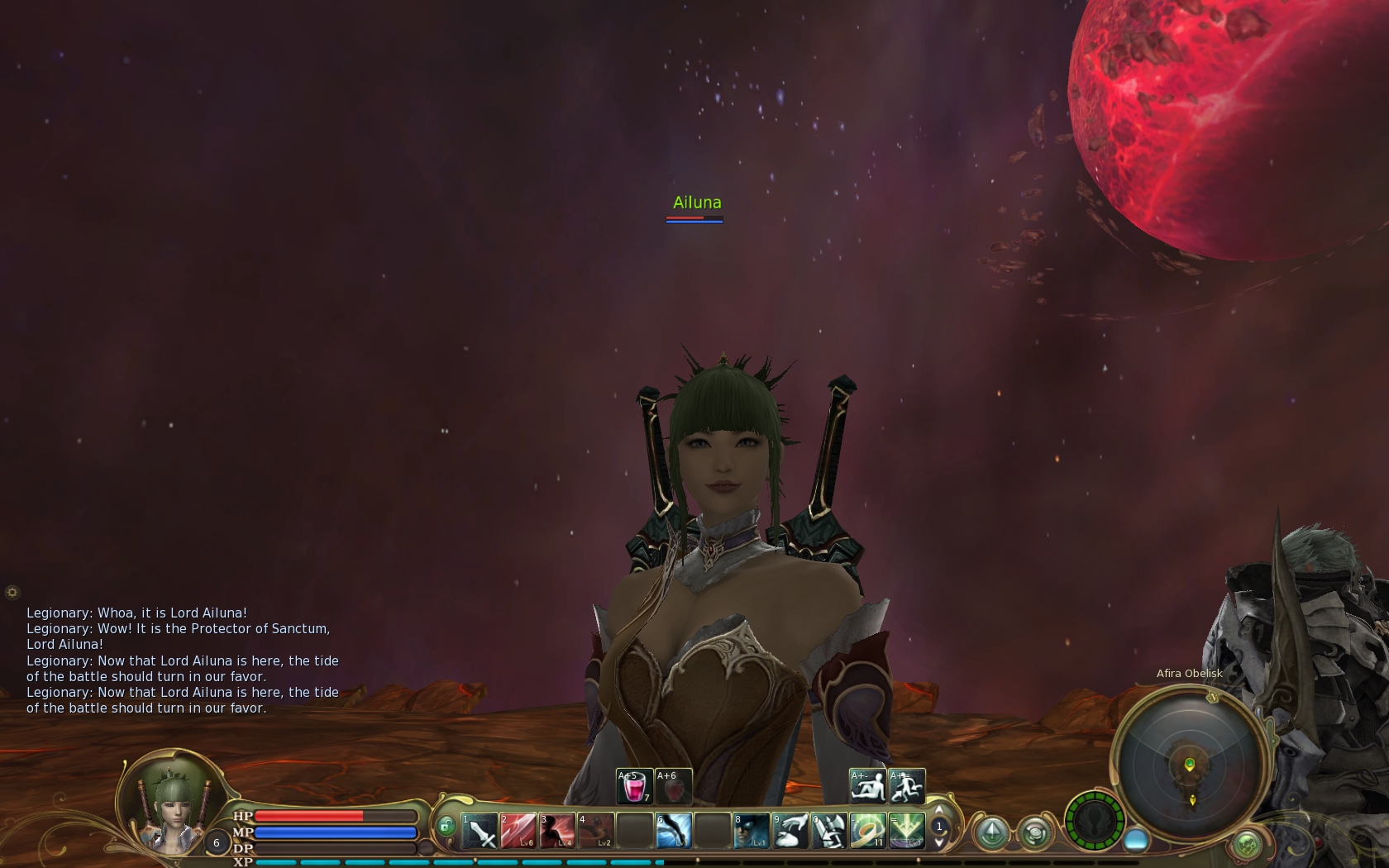Drink the pink potion in the glass
The width and height of the screenshot is (1389, 868).
[x=634, y=786]
